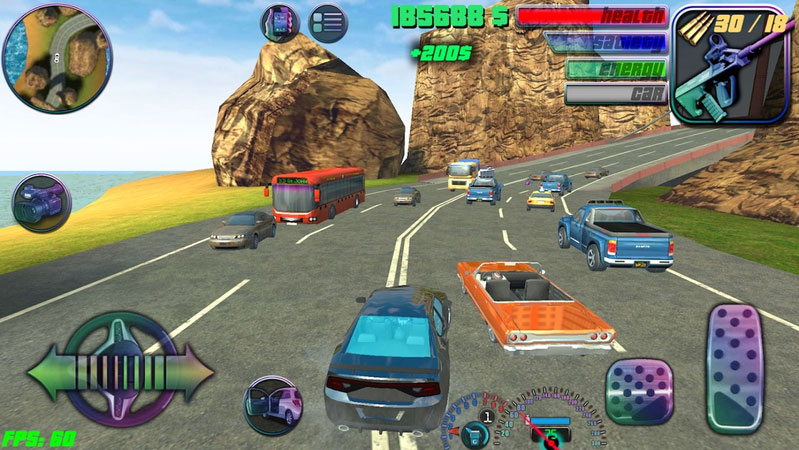Screen dimensions: 799x450
Task: Tap the weapon selector rifle icon
Action: (x=716, y=64)
